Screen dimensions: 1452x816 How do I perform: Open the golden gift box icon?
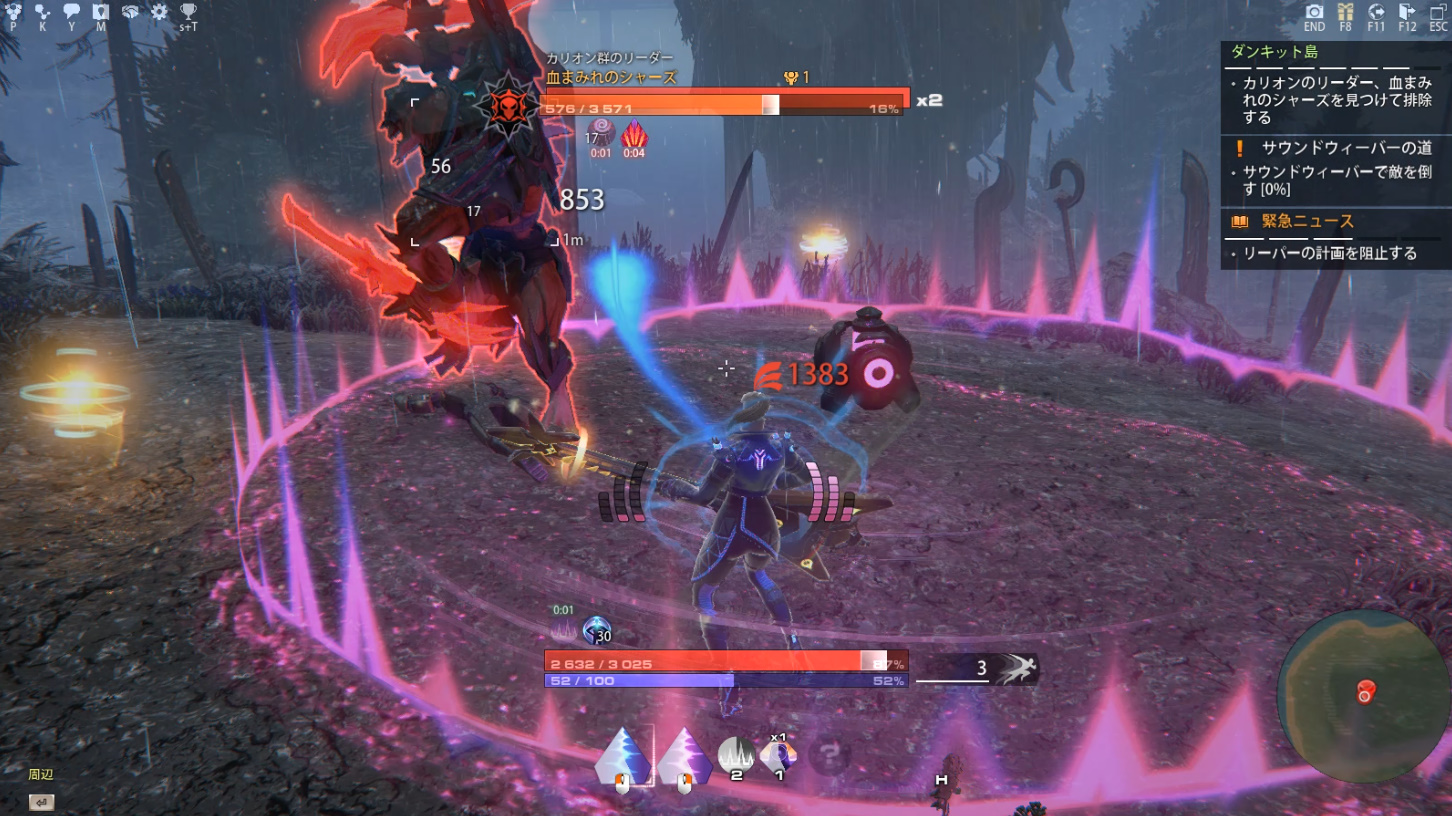coord(1345,13)
